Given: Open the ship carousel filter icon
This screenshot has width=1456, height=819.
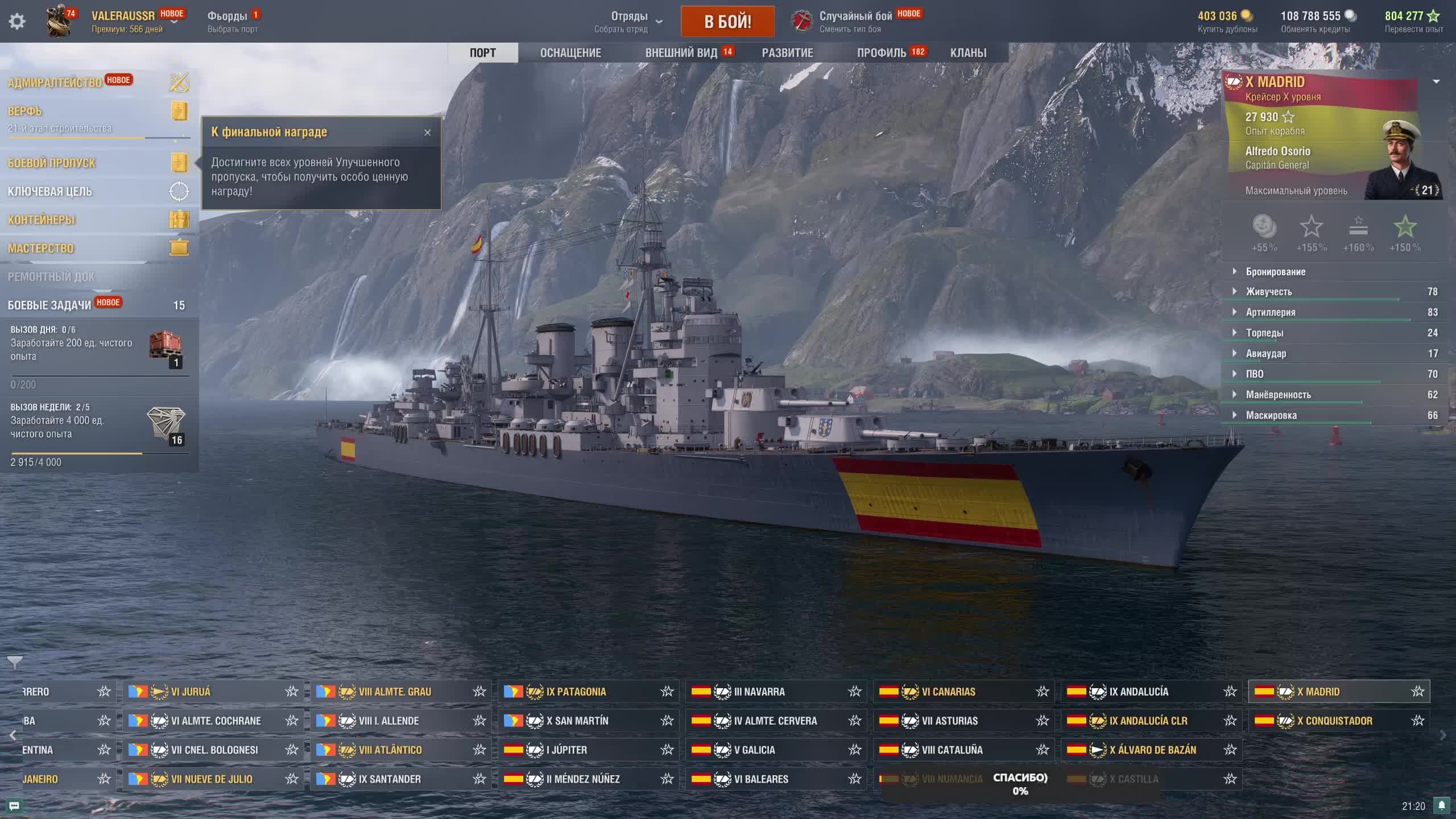Looking at the screenshot, I should click(x=15, y=662).
